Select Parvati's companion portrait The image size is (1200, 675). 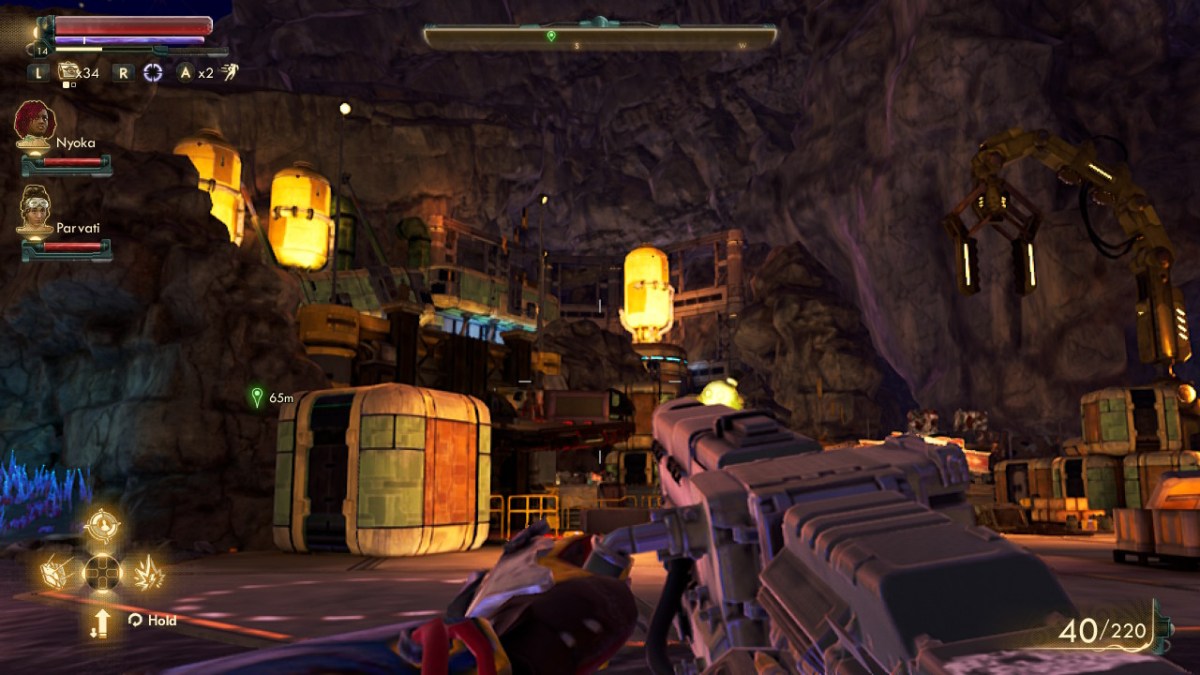point(34,209)
